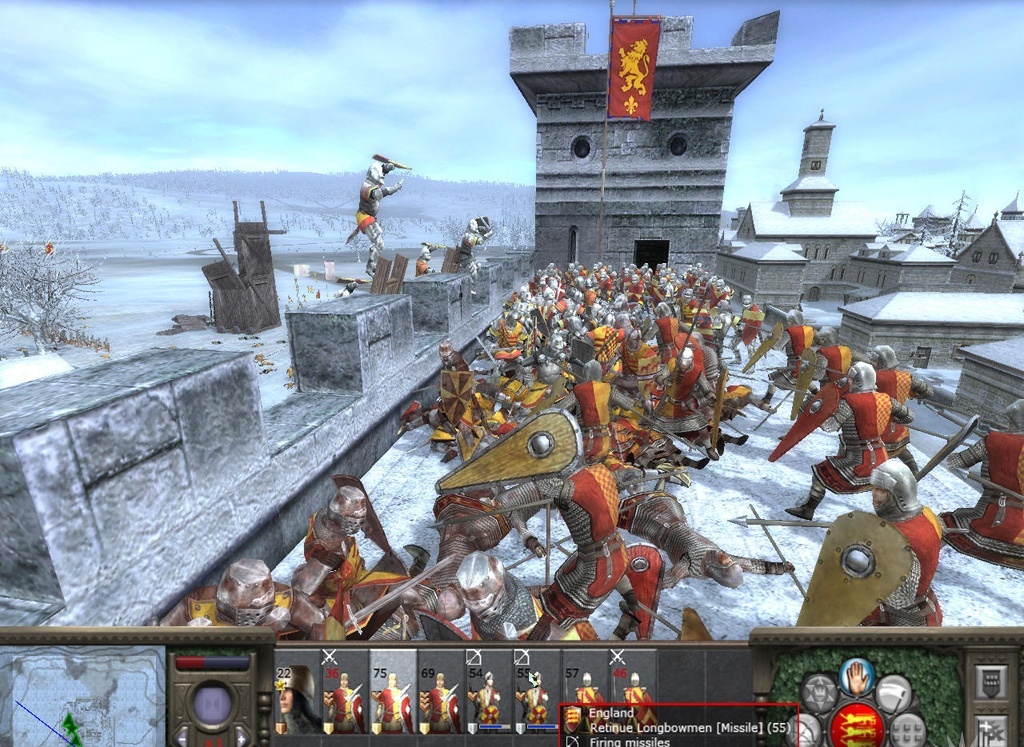Select the general's unit card numbered 22
This screenshot has height=747, width=1024.
click(x=297, y=692)
